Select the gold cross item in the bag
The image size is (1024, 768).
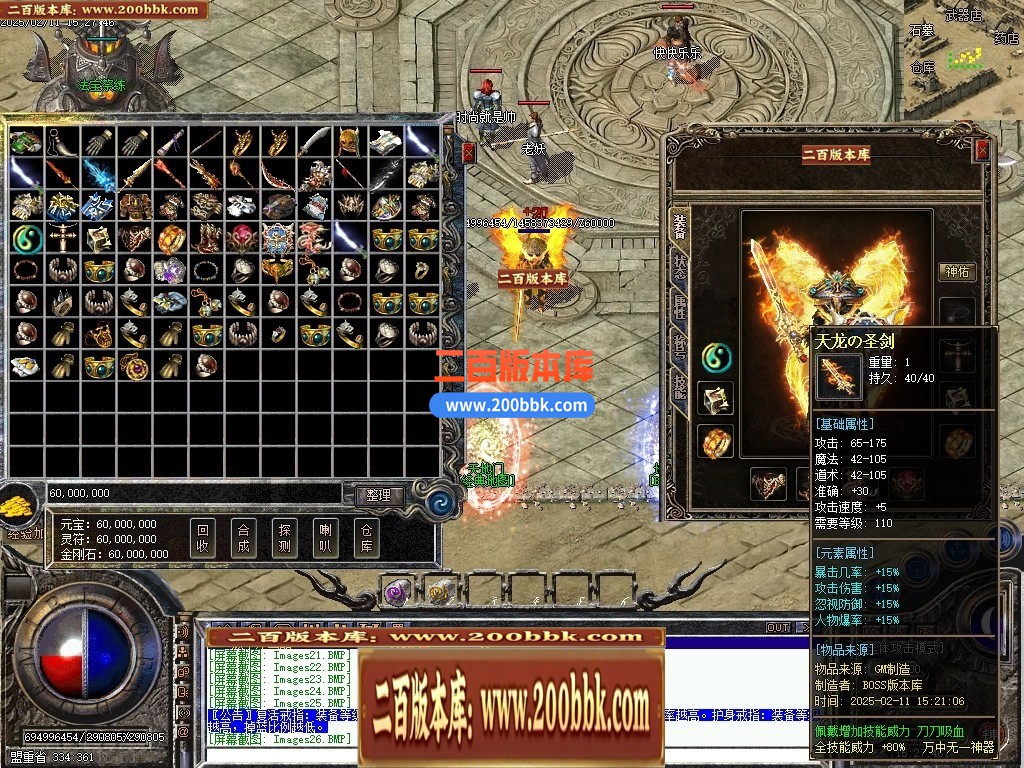pyautogui.click(x=61, y=238)
